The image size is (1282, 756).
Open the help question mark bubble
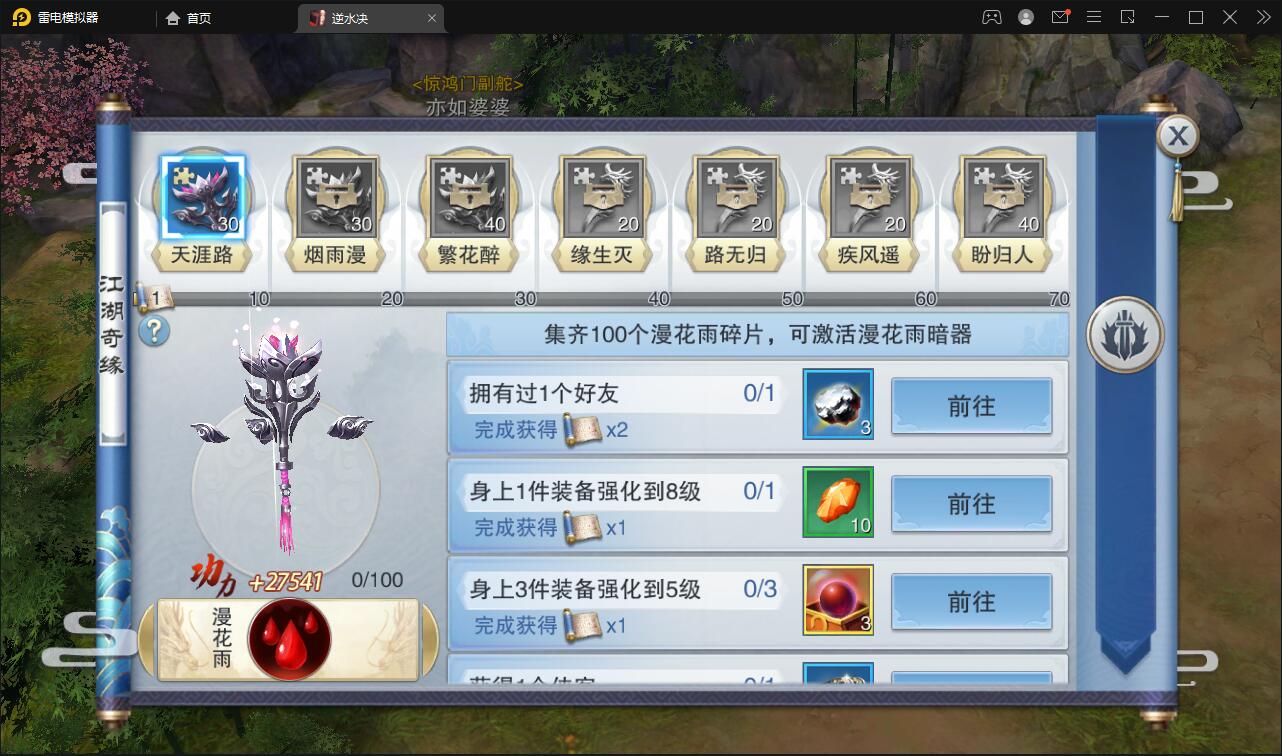coord(154,333)
